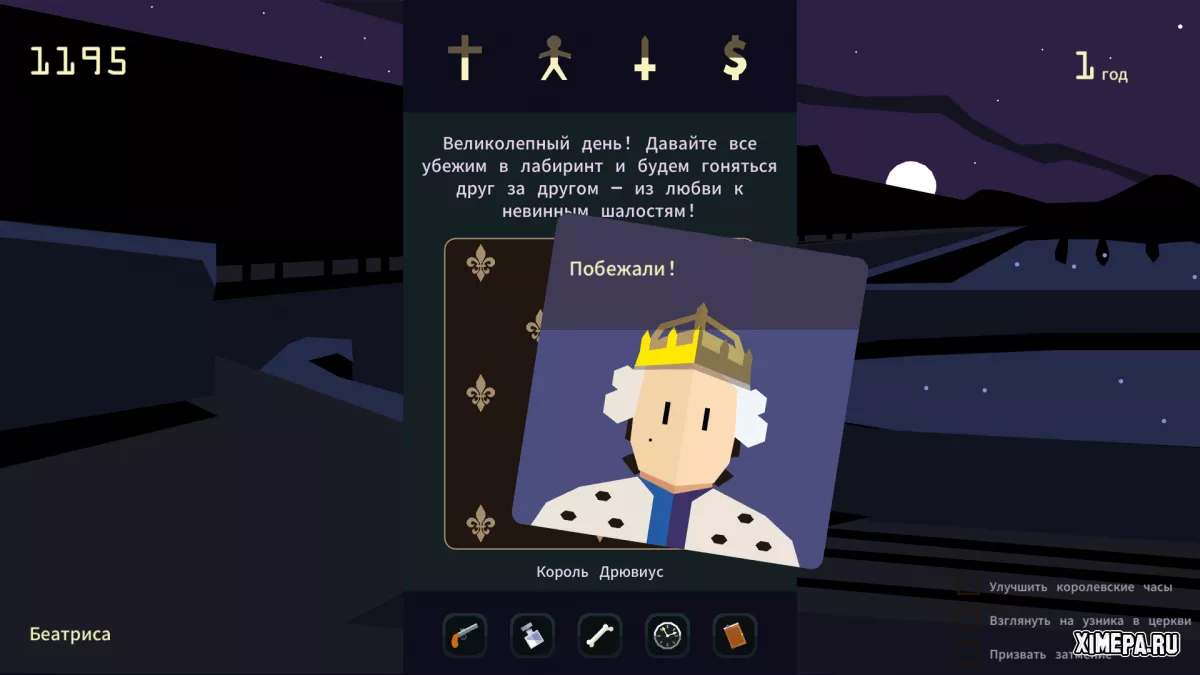Click the objective 'Улучшить королевские часы'
Image resolution: width=1200 pixels, height=675 pixels.
pyautogui.click(x=1080, y=587)
